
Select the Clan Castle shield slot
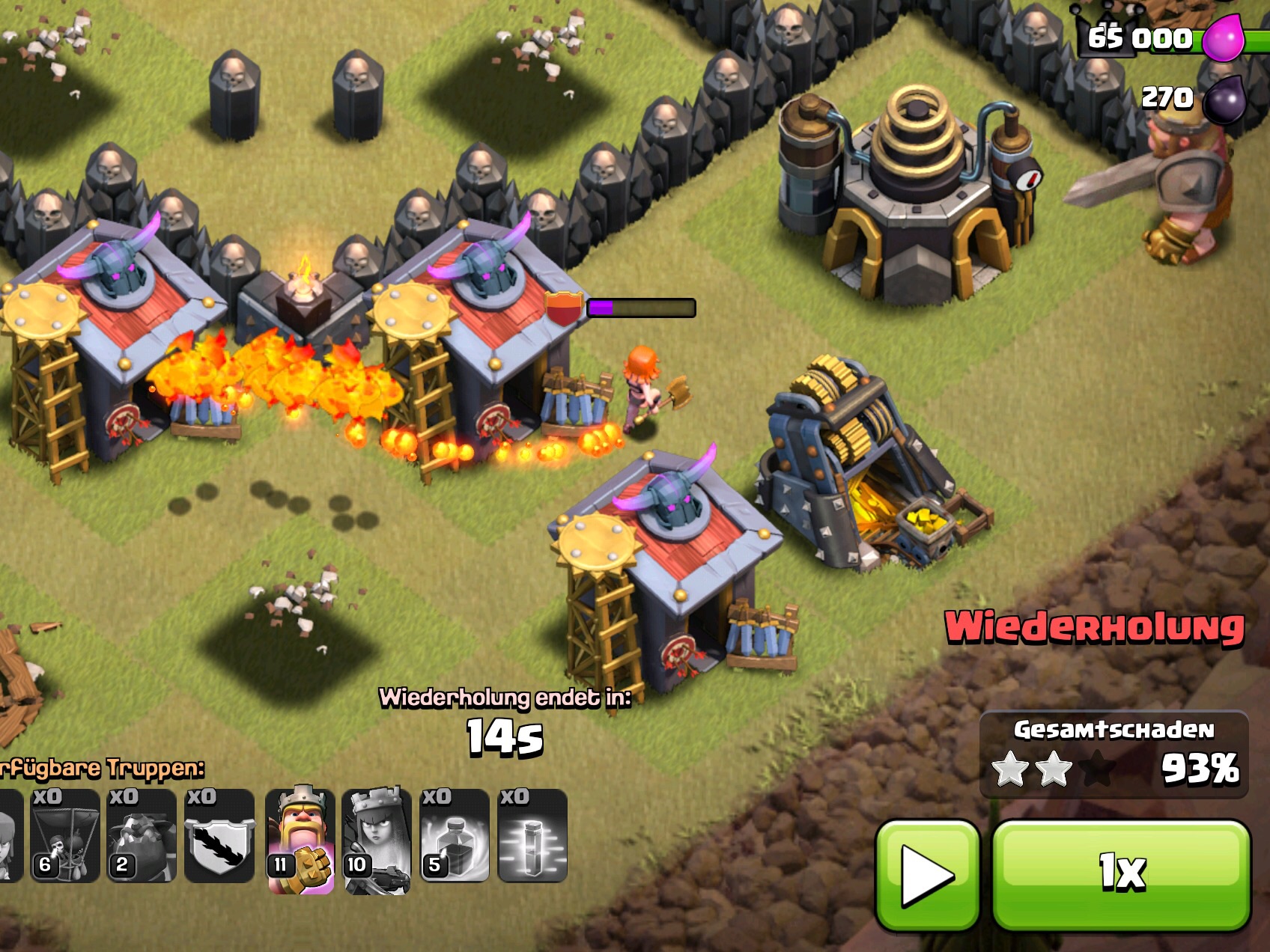(x=219, y=836)
